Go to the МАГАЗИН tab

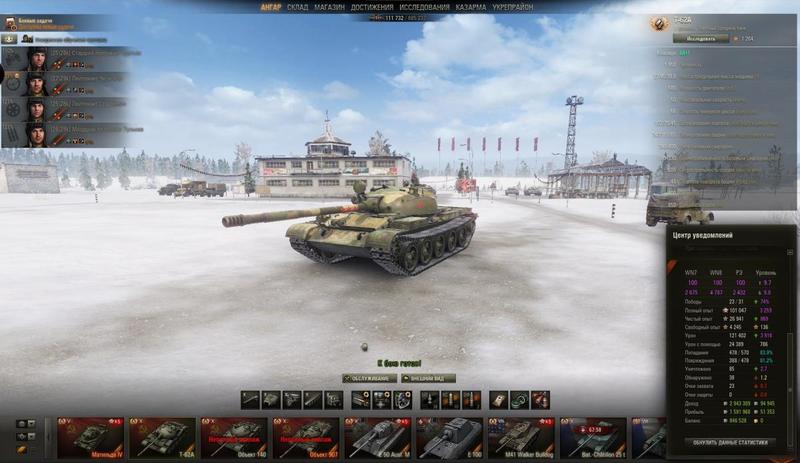328,7
